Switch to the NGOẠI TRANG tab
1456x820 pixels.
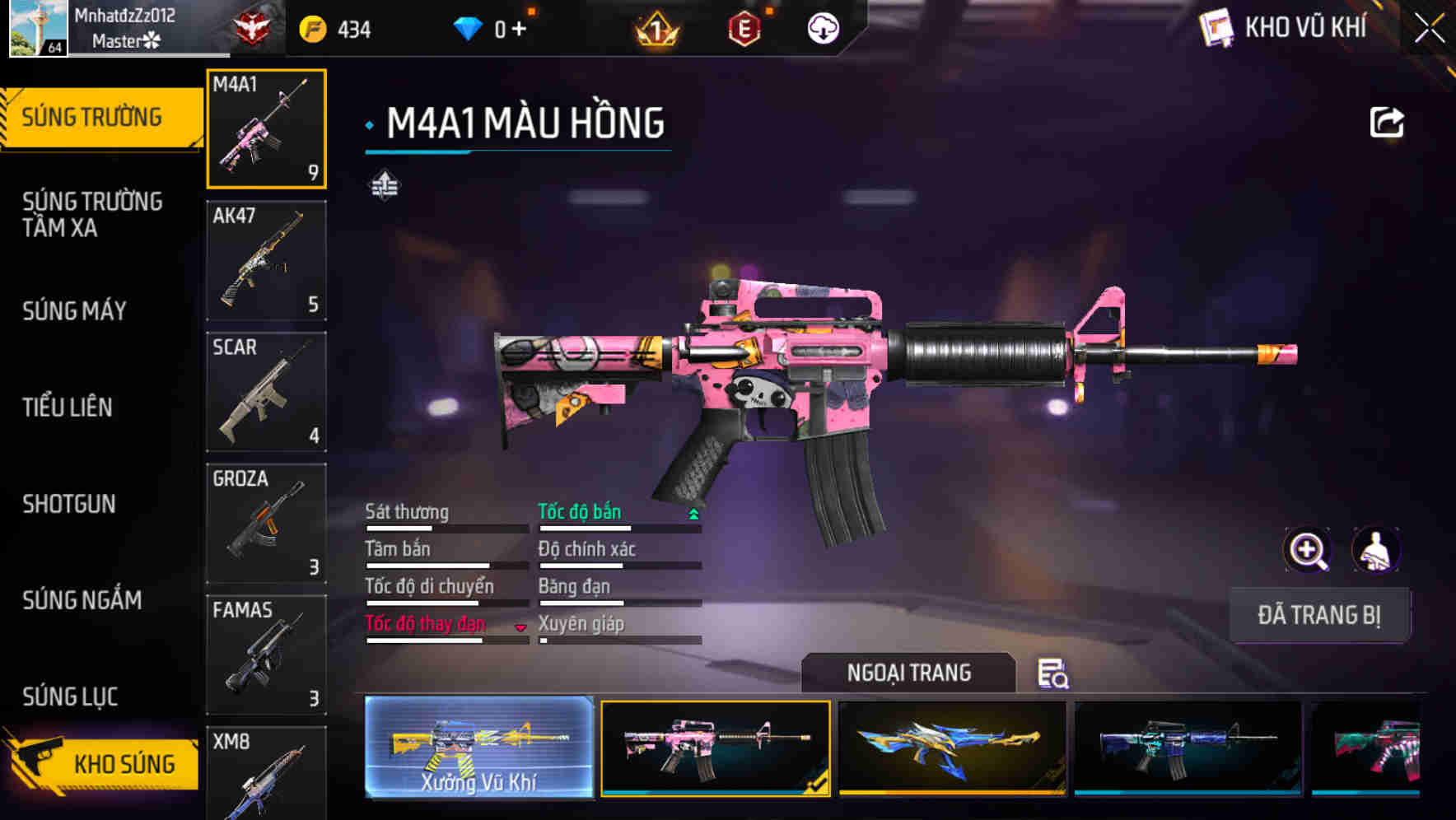[x=909, y=673]
